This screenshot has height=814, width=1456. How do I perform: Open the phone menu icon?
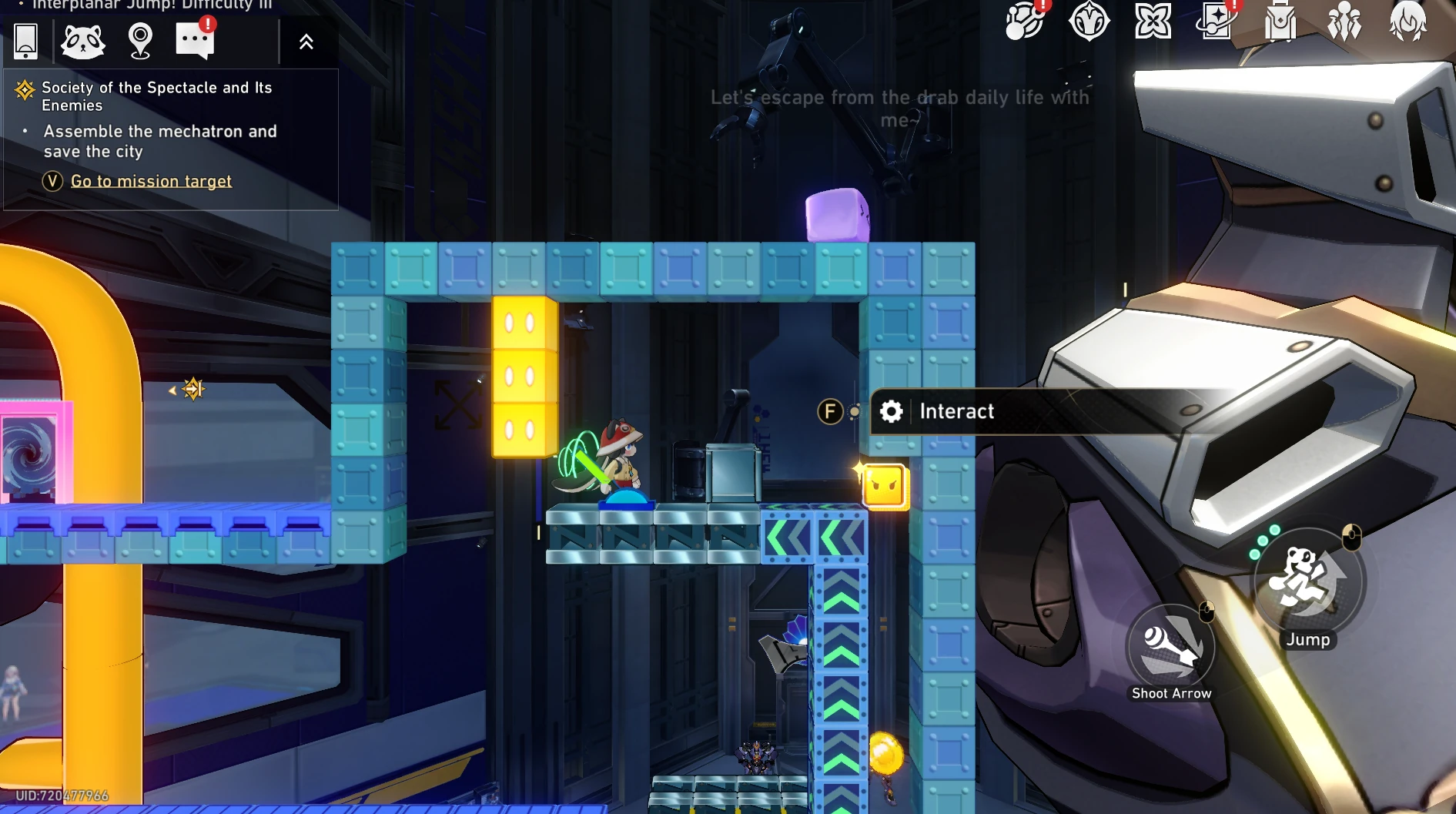click(x=26, y=41)
